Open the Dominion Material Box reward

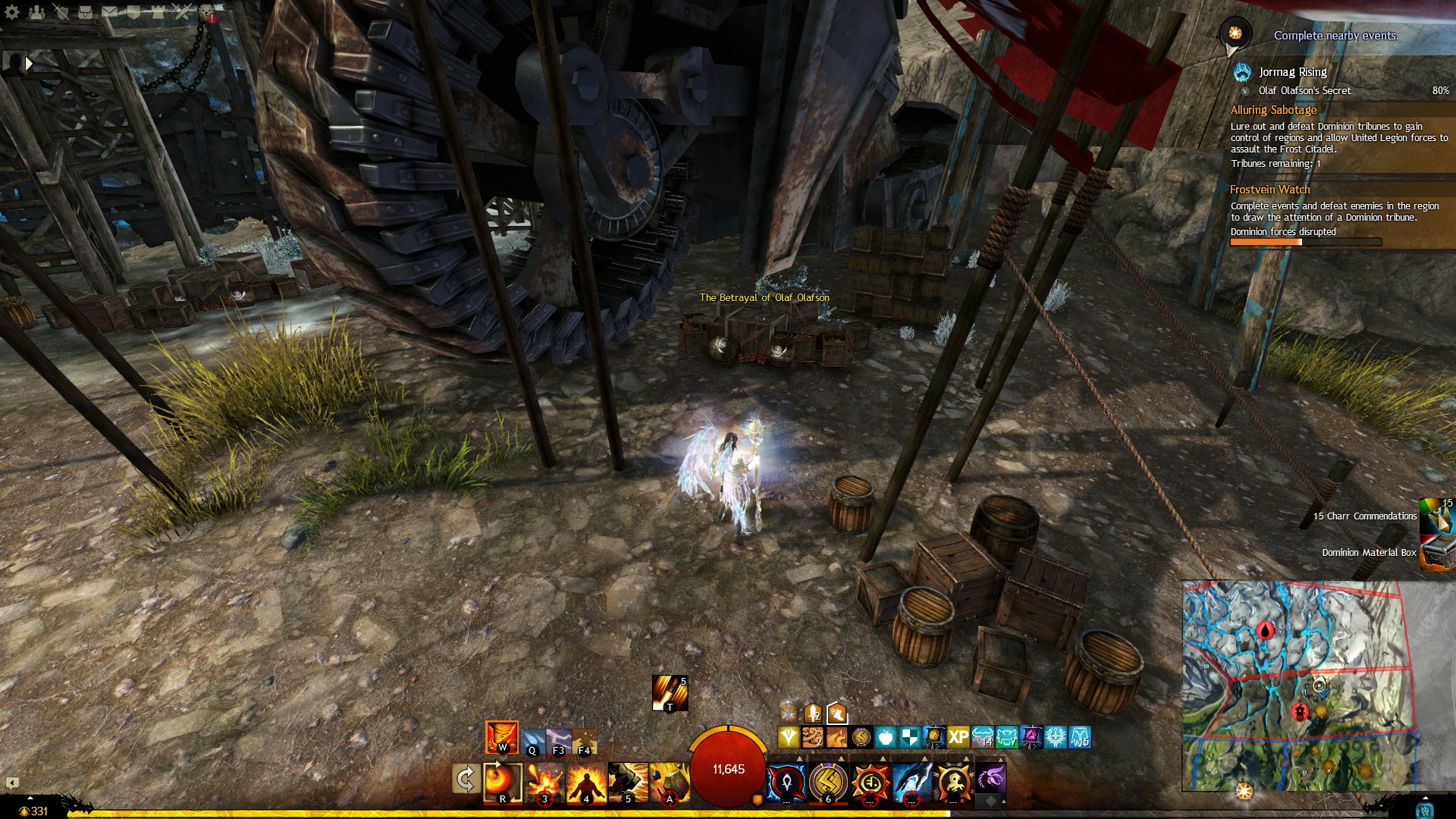[x=1436, y=553]
